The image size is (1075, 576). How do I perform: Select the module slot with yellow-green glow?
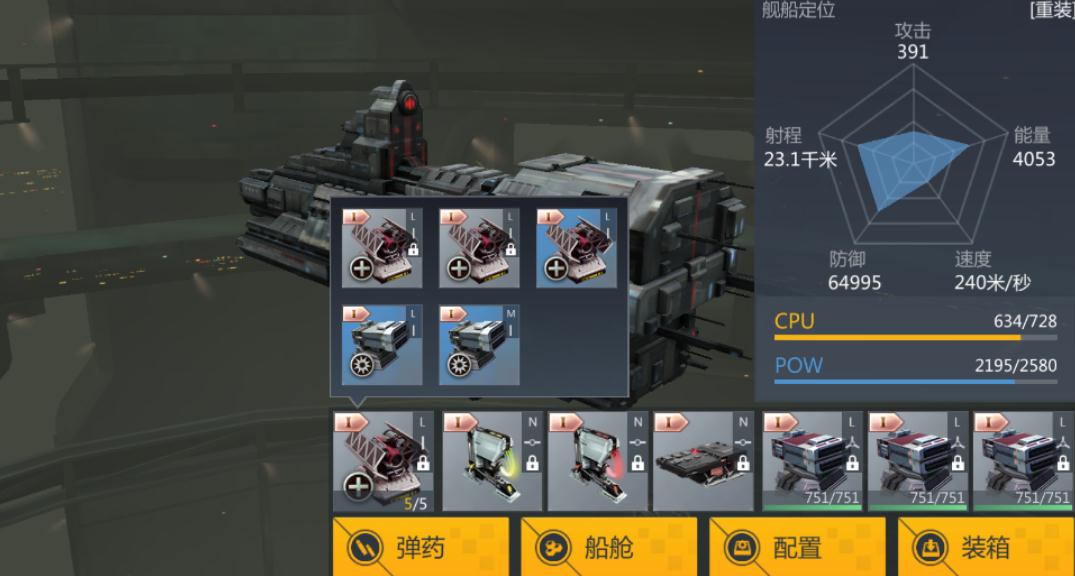(x=490, y=461)
